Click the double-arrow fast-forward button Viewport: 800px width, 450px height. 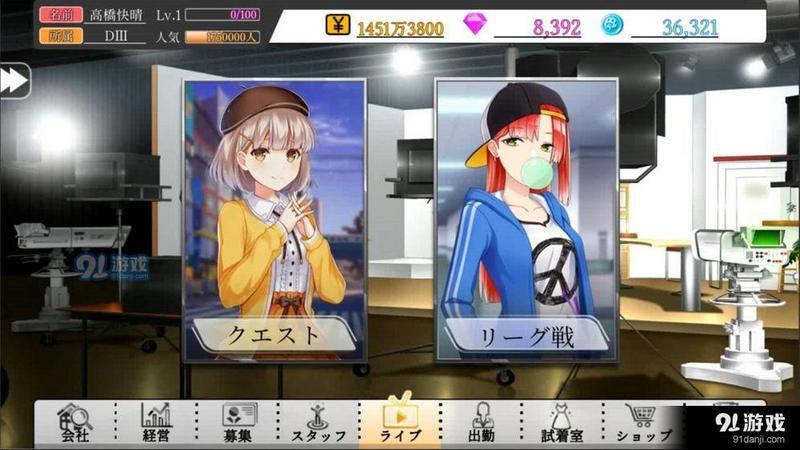coord(14,82)
